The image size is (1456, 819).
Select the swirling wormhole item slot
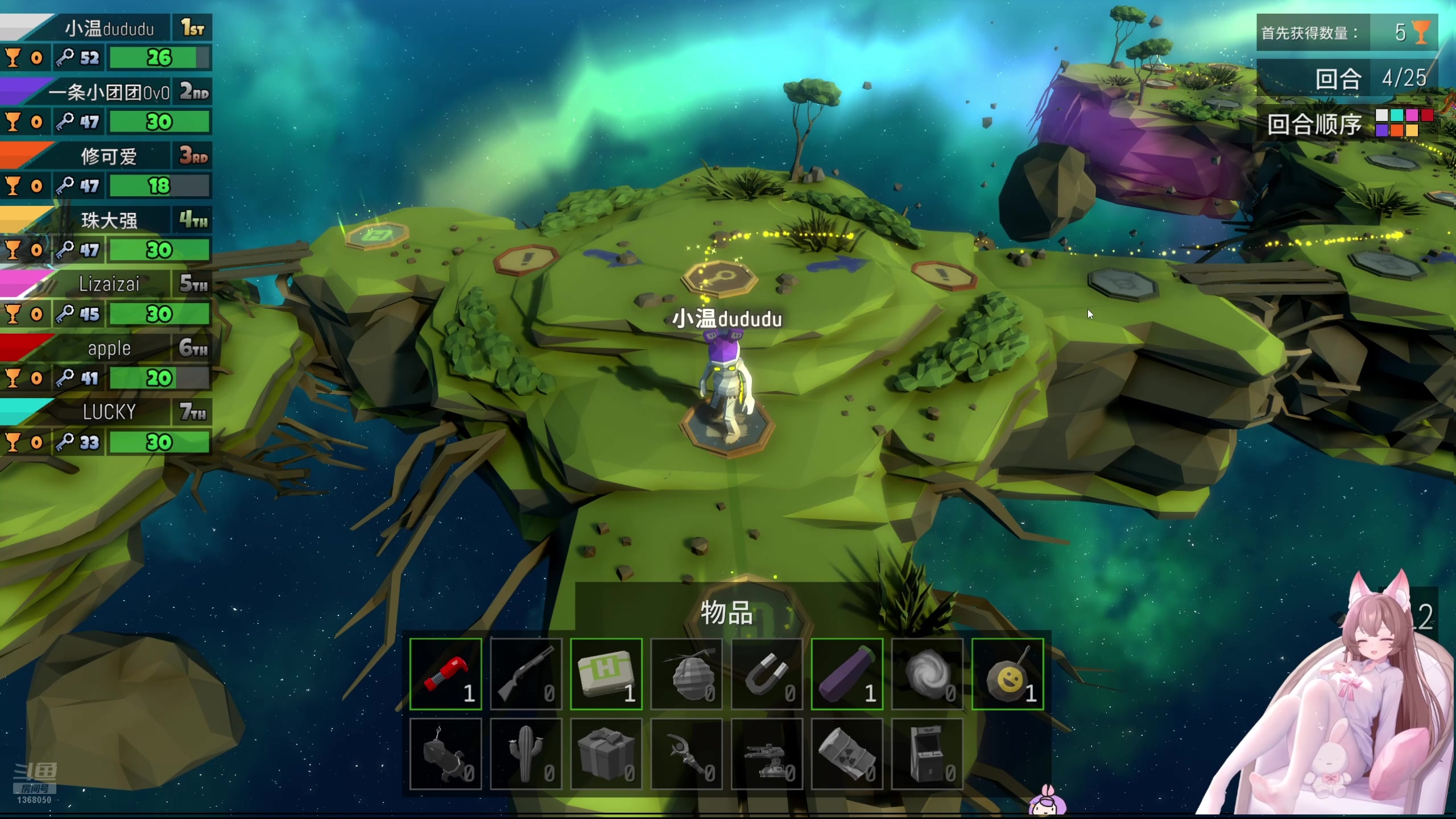point(927,674)
